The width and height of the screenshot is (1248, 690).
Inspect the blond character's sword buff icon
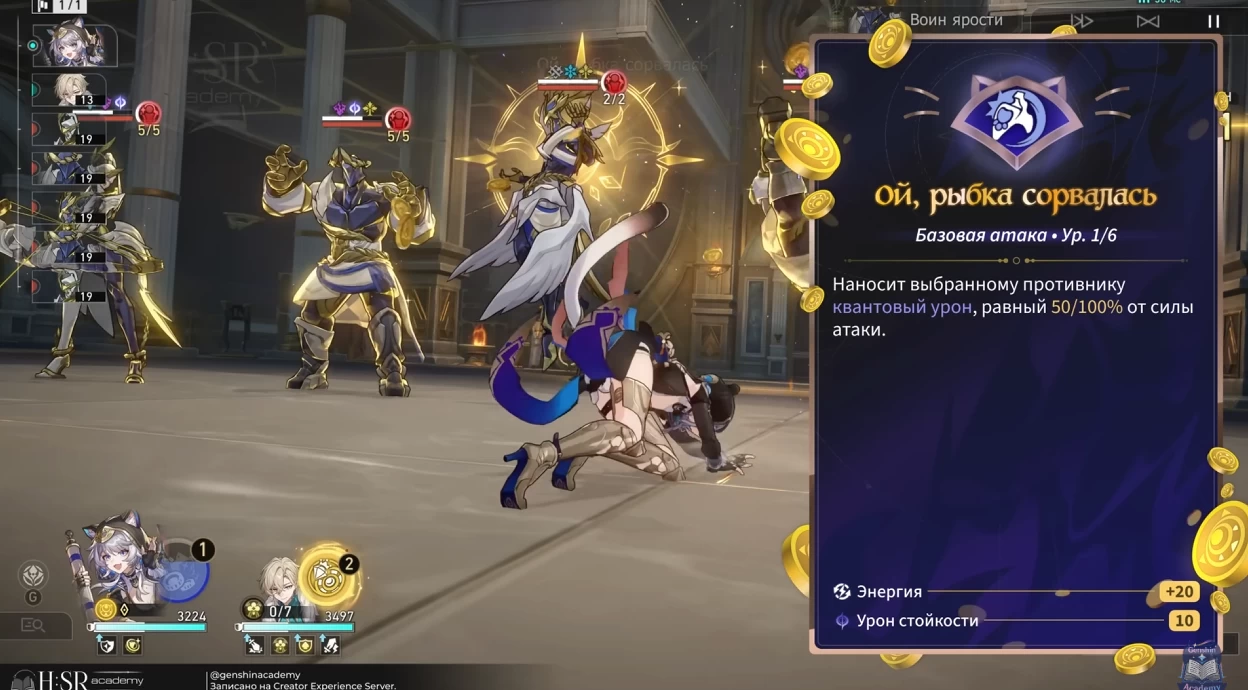[256, 646]
